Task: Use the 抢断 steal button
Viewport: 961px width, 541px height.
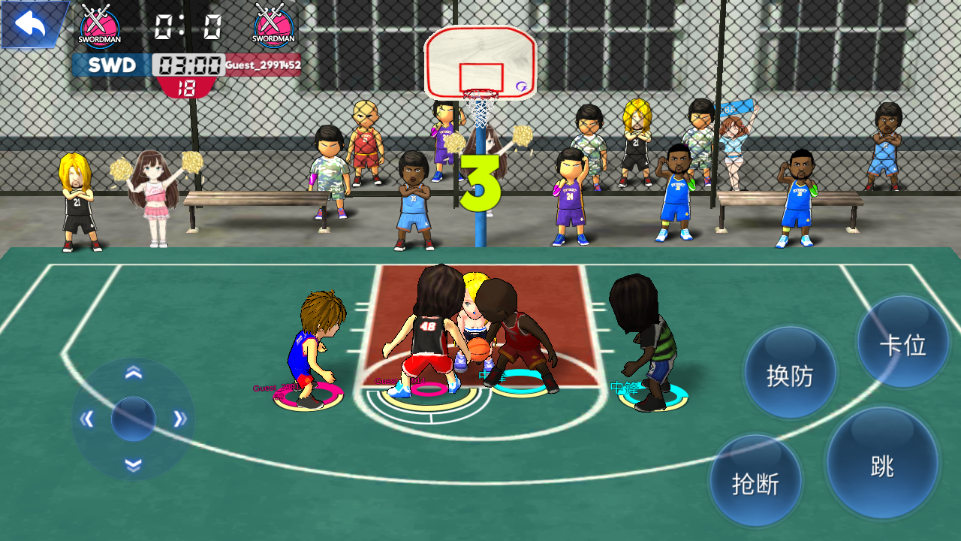Action: coord(756,483)
